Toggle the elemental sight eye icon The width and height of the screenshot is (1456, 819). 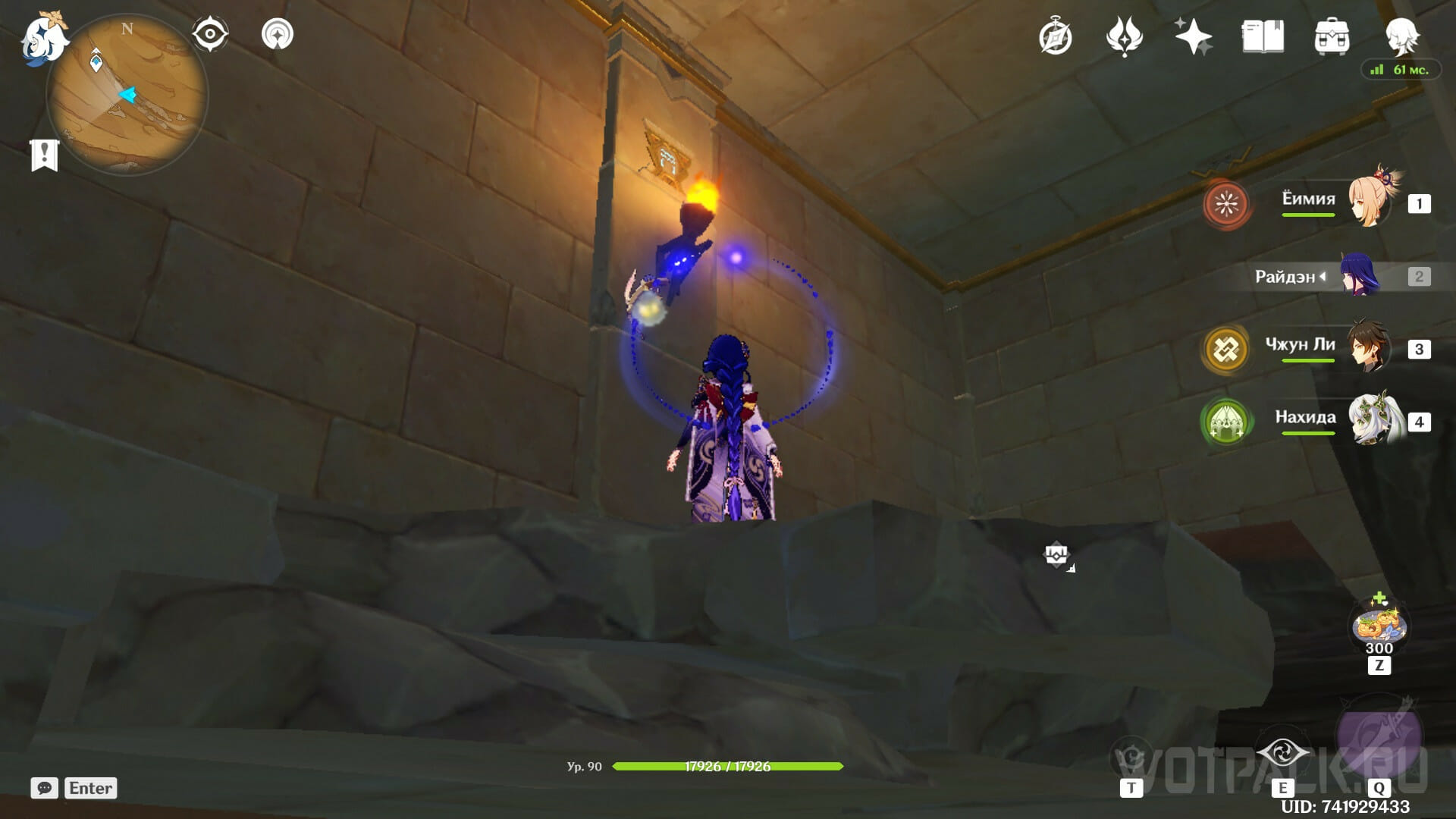[210, 35]
